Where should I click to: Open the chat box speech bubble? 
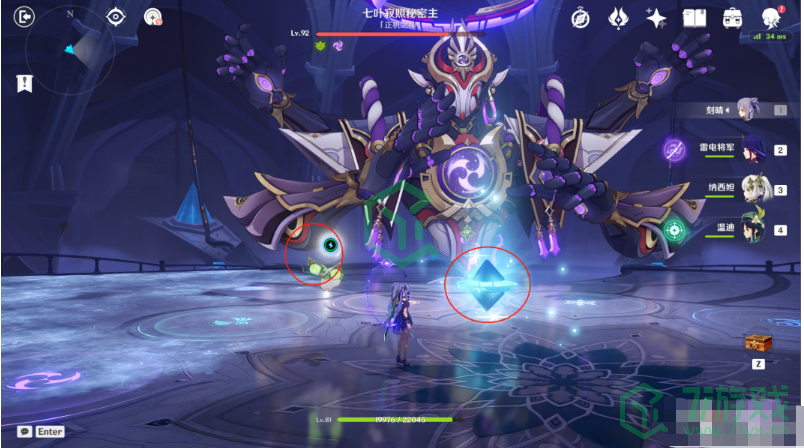[x=24, y=431]
